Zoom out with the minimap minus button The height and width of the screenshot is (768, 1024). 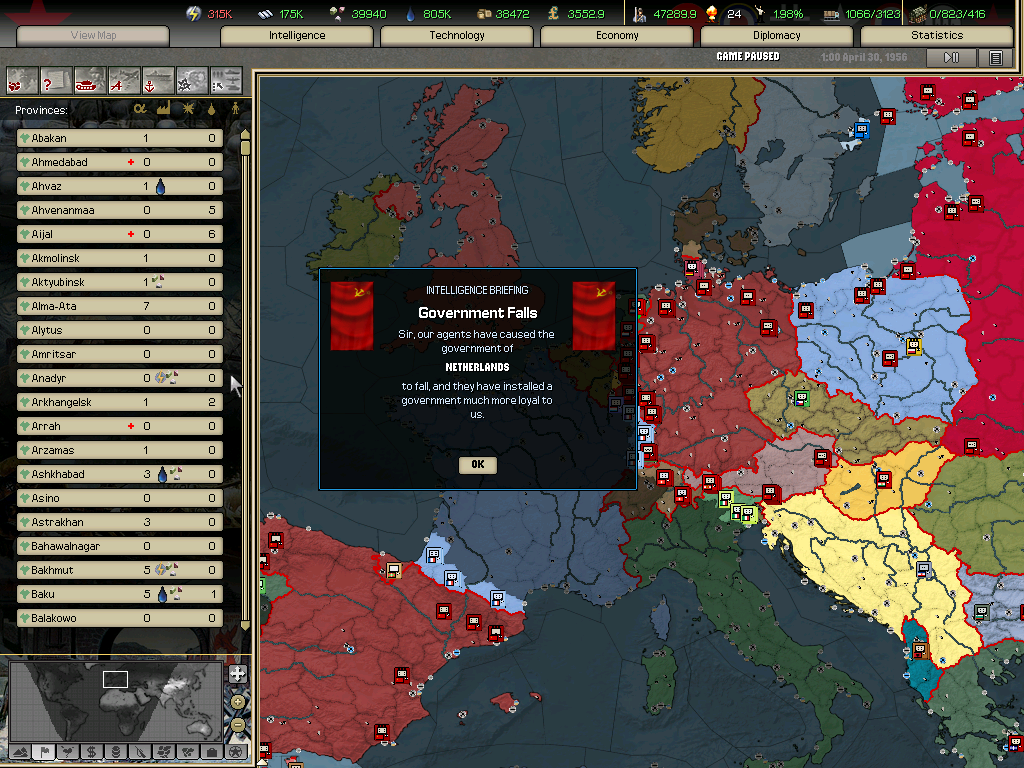[237, 724]
